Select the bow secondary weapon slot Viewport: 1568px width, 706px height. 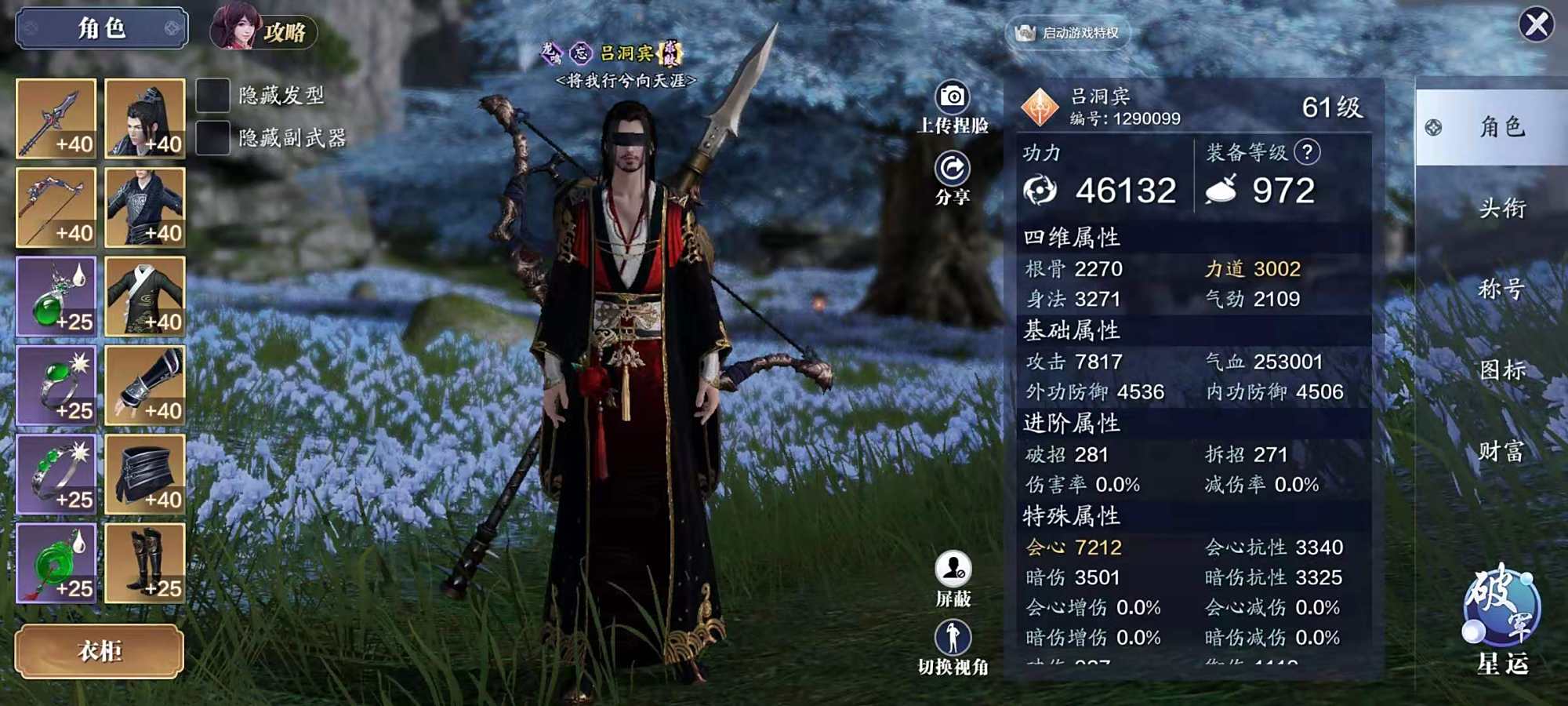[x=56, y=207]
